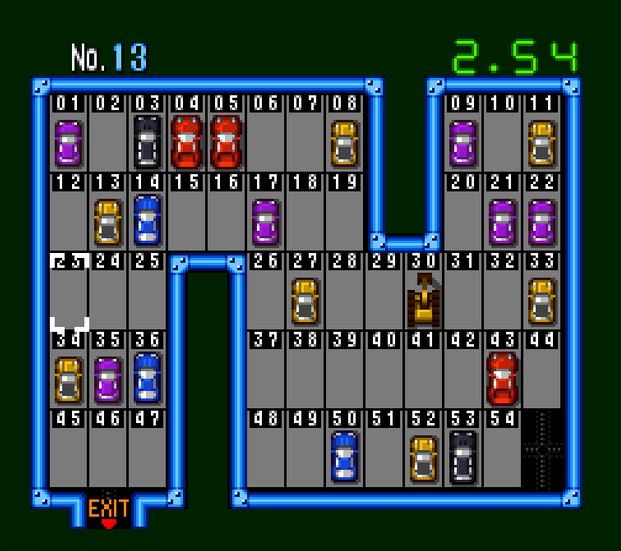This screenshot has width=621, height=551.
Task: Select the purple car in space 35
Action: (x=108, y=379)
